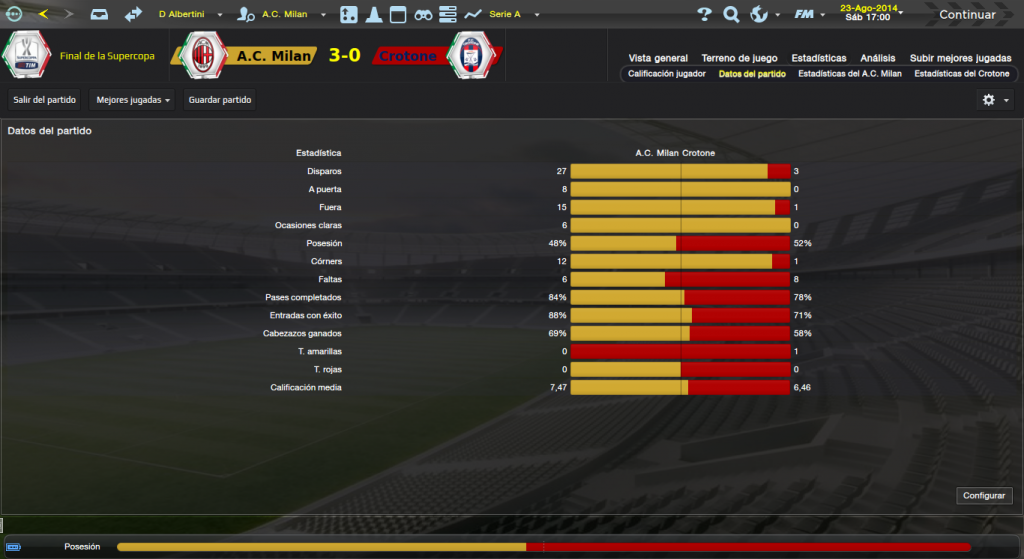Screen dimensions: 1024x559
Task: Open the Terreno de juego tab
Action: [x=740, y=58]
